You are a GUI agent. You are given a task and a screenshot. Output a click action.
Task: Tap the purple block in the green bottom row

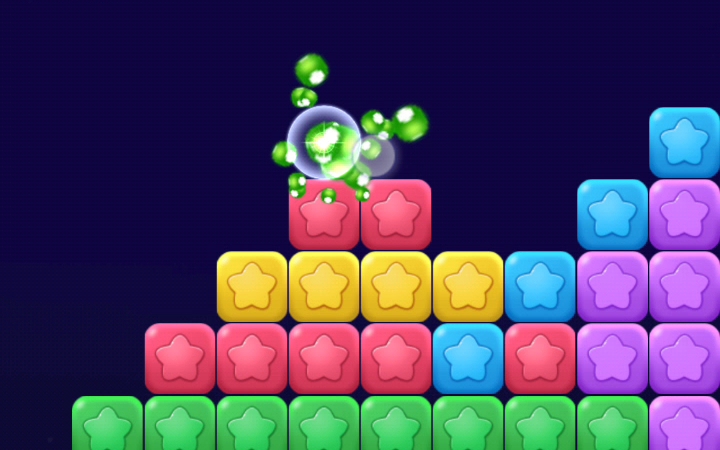pos(684,424)
